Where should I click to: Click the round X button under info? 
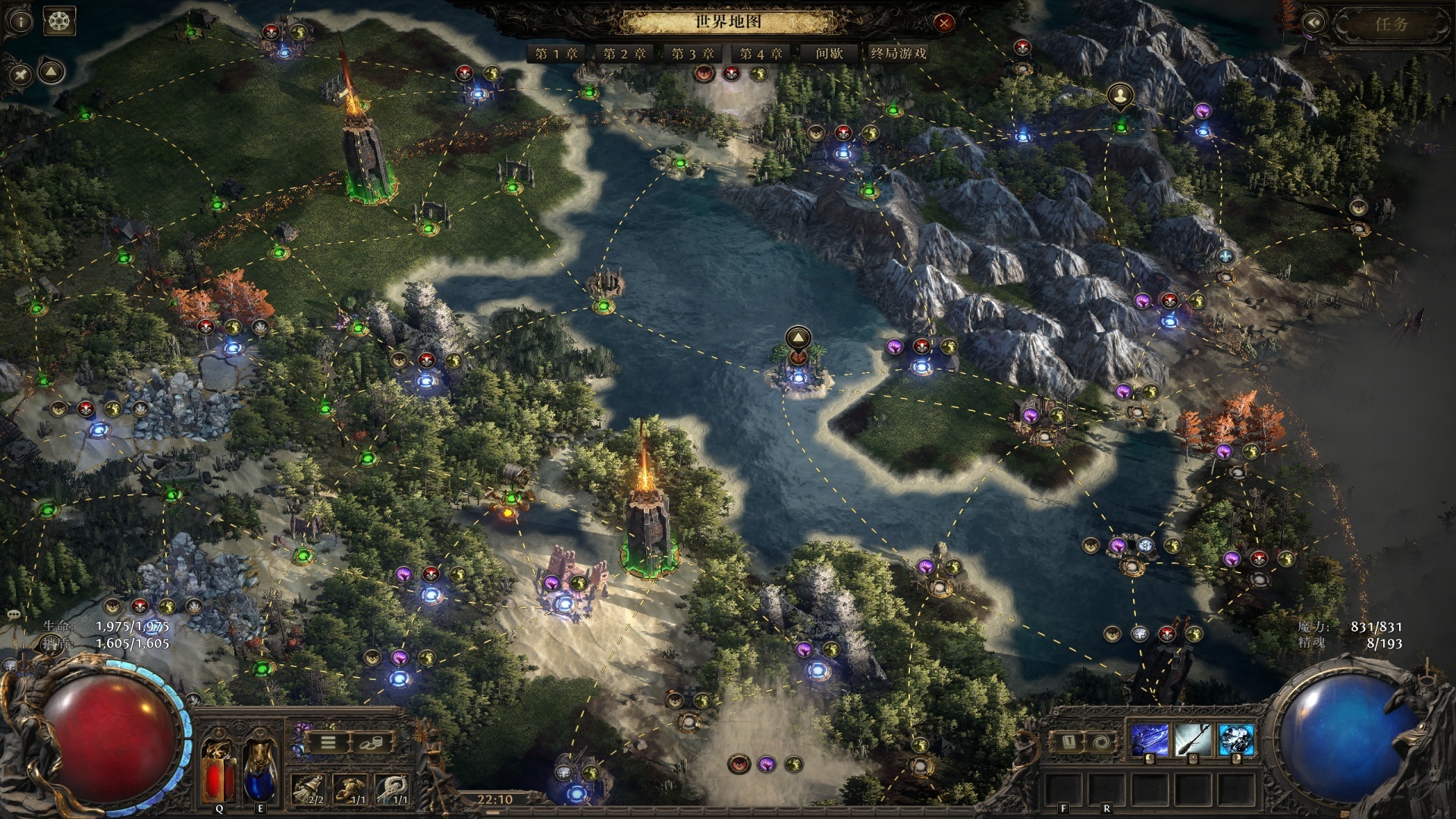[x=20, y=74]
